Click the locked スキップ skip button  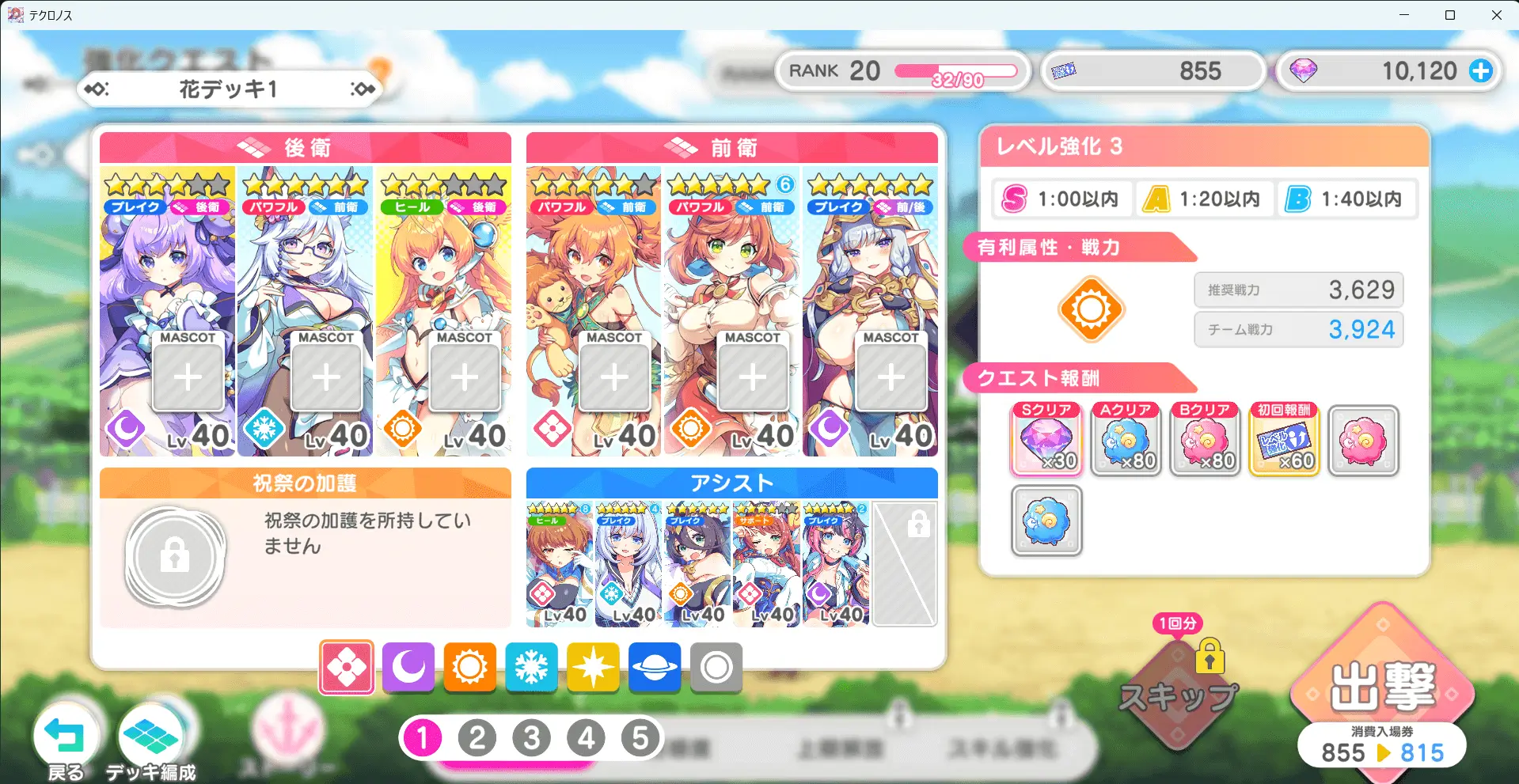coord(1178,695)
